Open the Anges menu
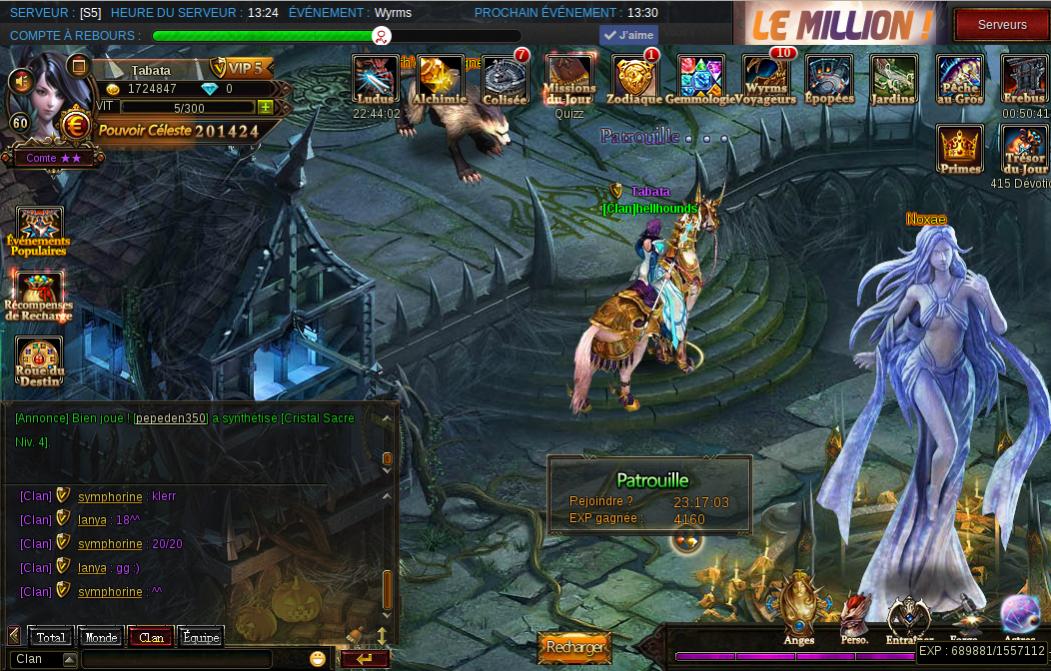The image size is (1051, 671). point(799,605)
